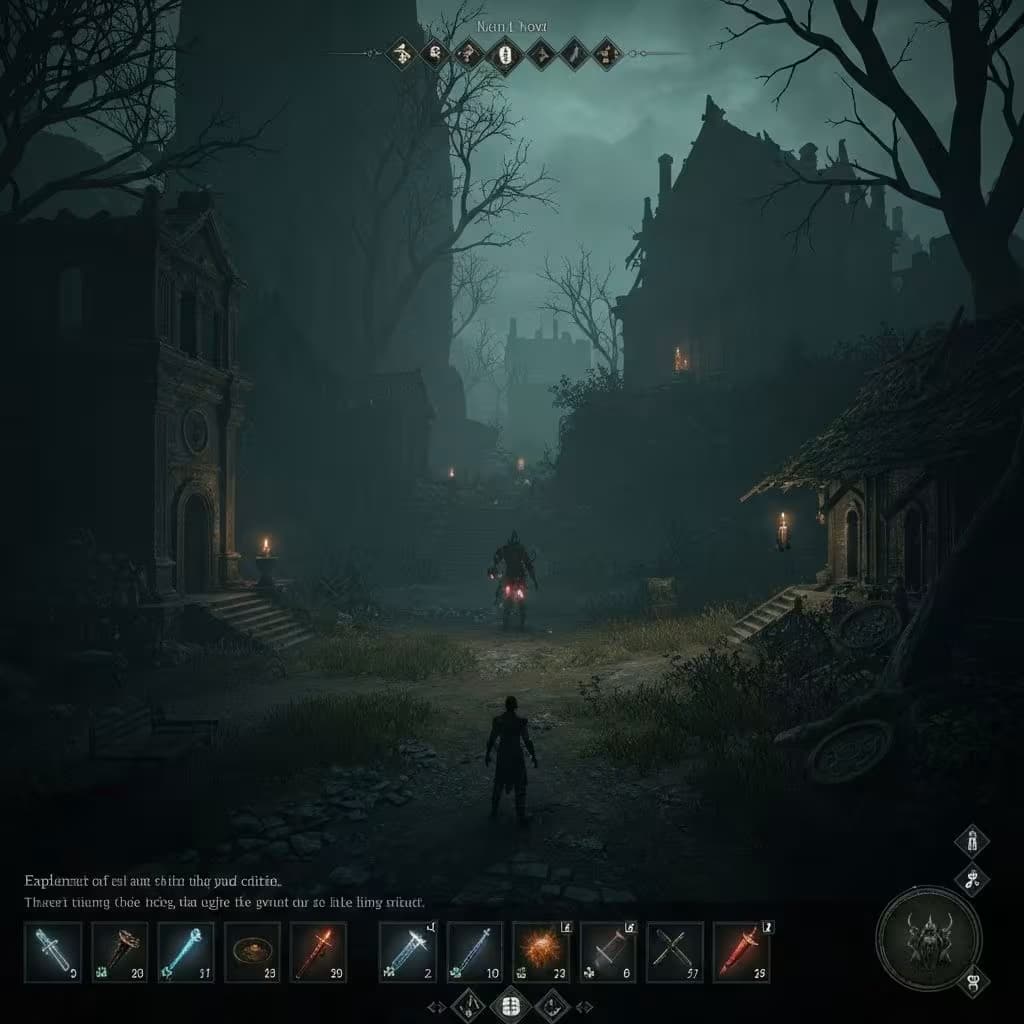This screenshot has width=1024, height=1024.
Task: Choose the dark blue spear slot
Action: tap(474, 951)
